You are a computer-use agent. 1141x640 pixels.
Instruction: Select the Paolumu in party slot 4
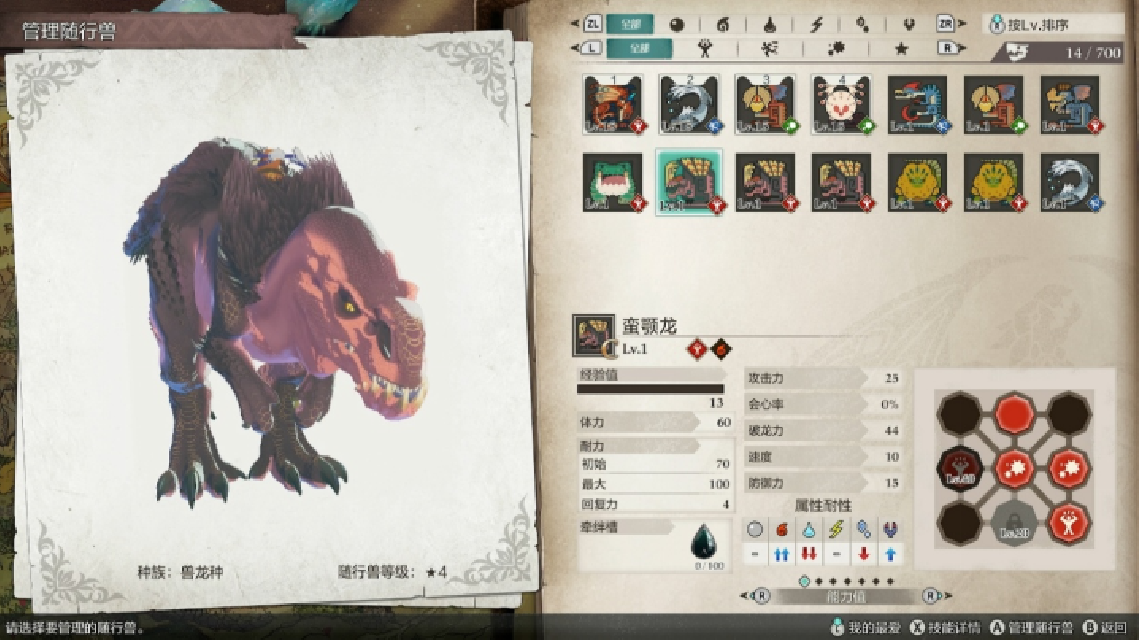(x=841, y=104)
